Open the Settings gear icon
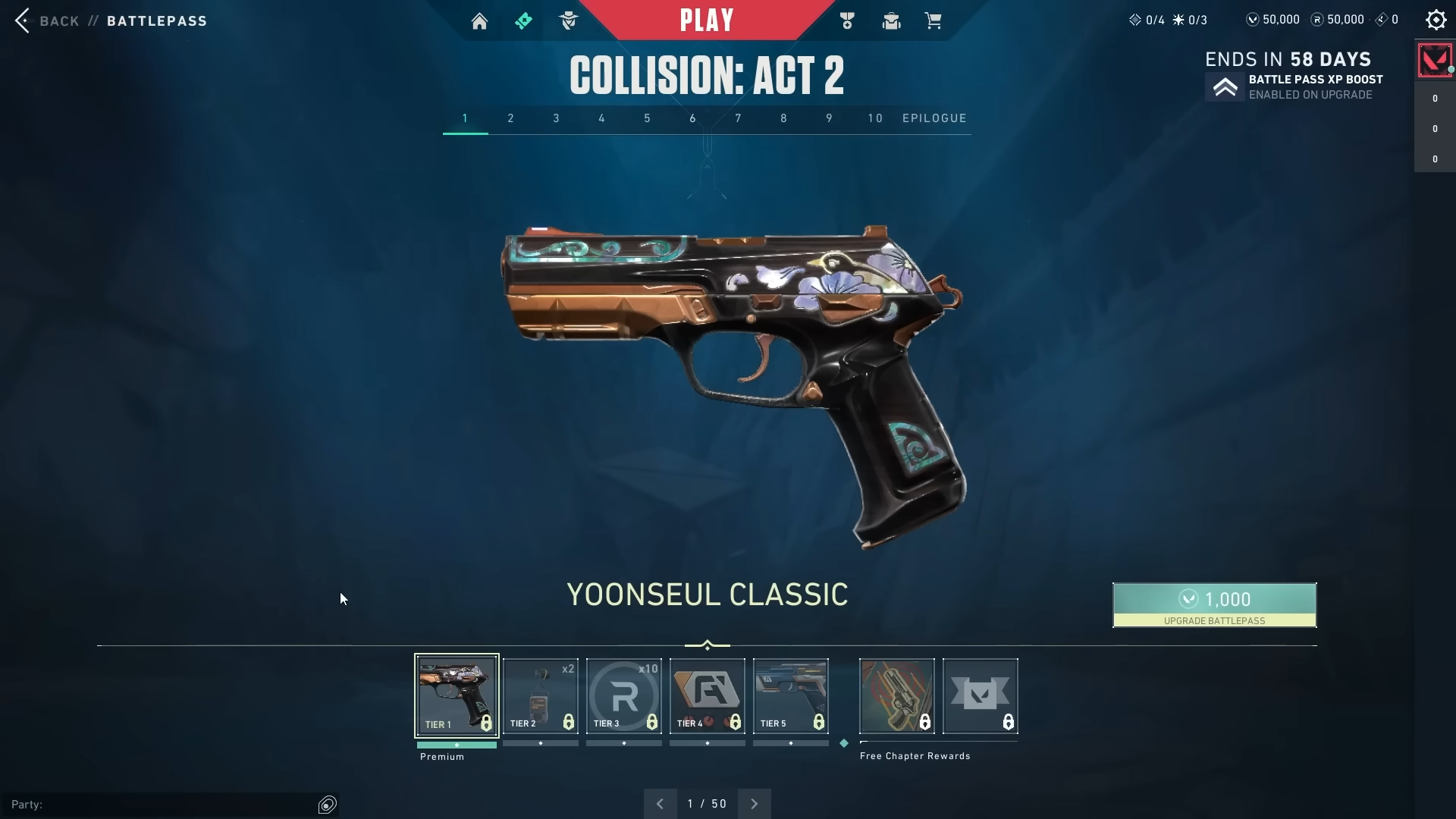Screen dimensions: 1456x819 pos(1436,20)
